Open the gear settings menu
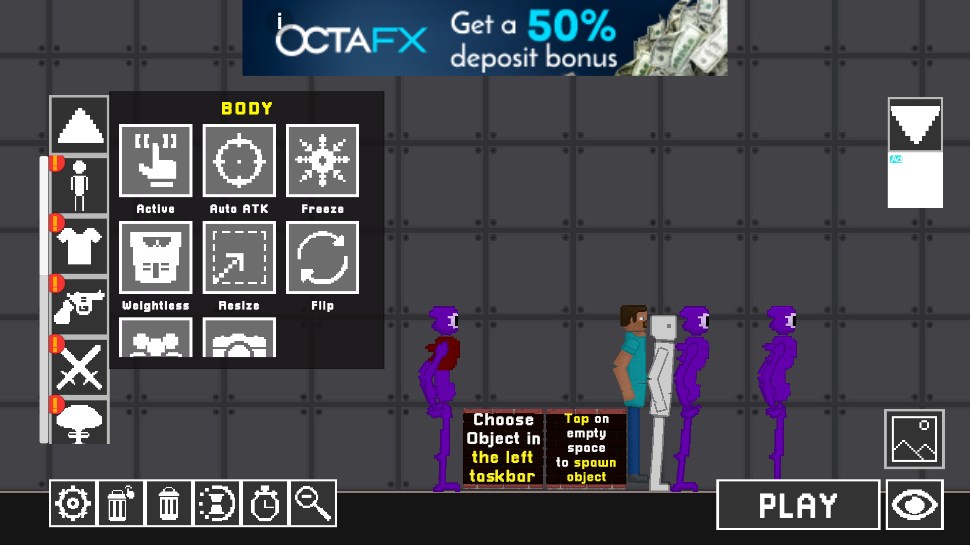 (73, 503)
